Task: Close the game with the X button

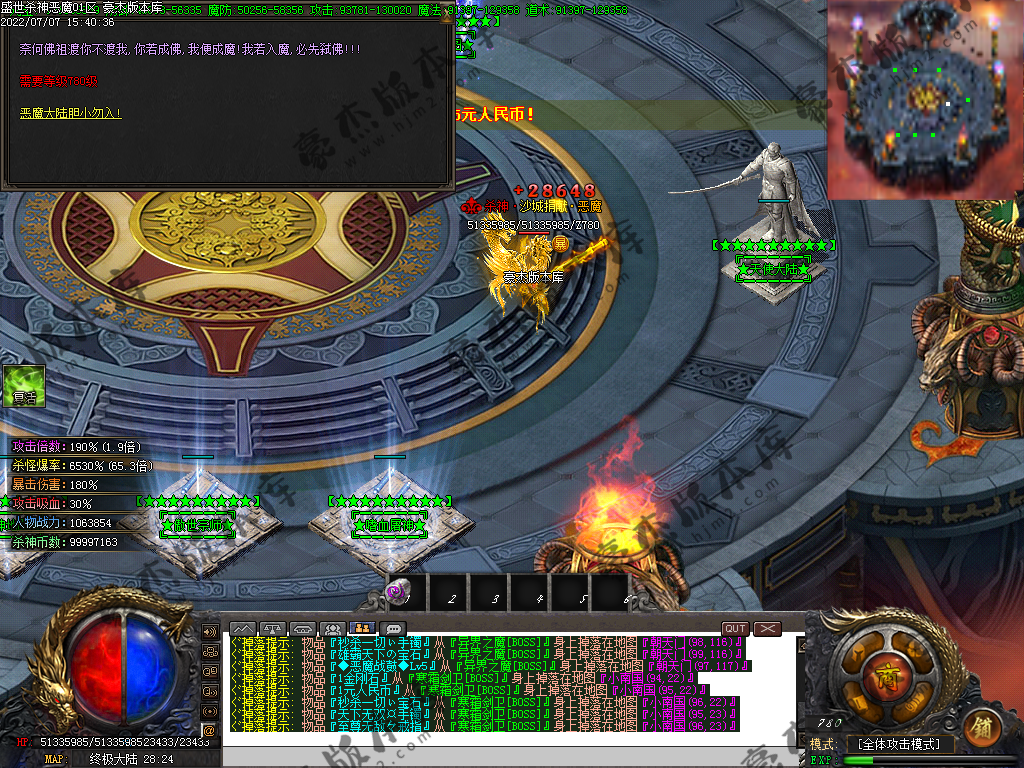Action: click(x=767, y=628)
